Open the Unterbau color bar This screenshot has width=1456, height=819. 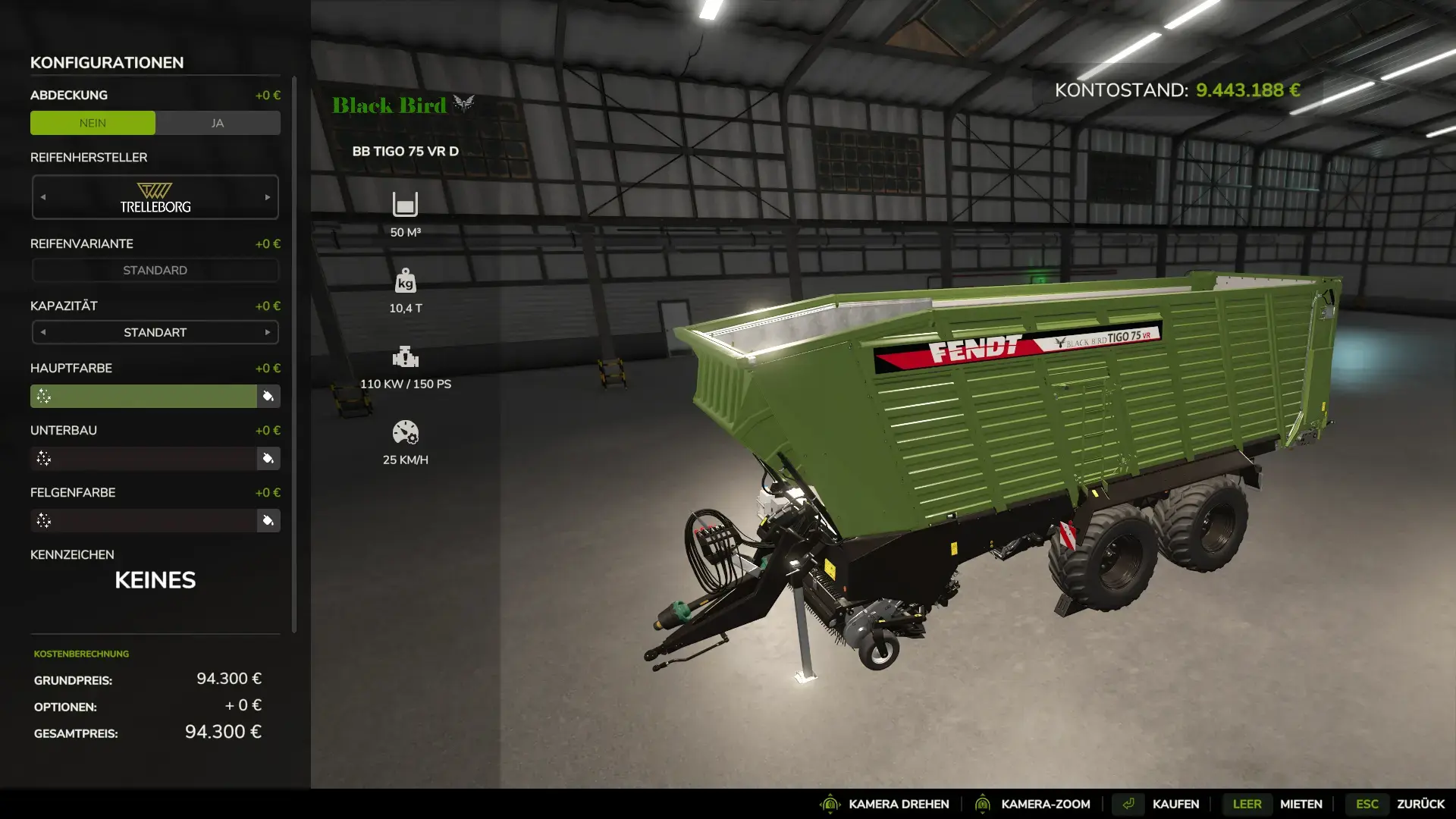144,458
